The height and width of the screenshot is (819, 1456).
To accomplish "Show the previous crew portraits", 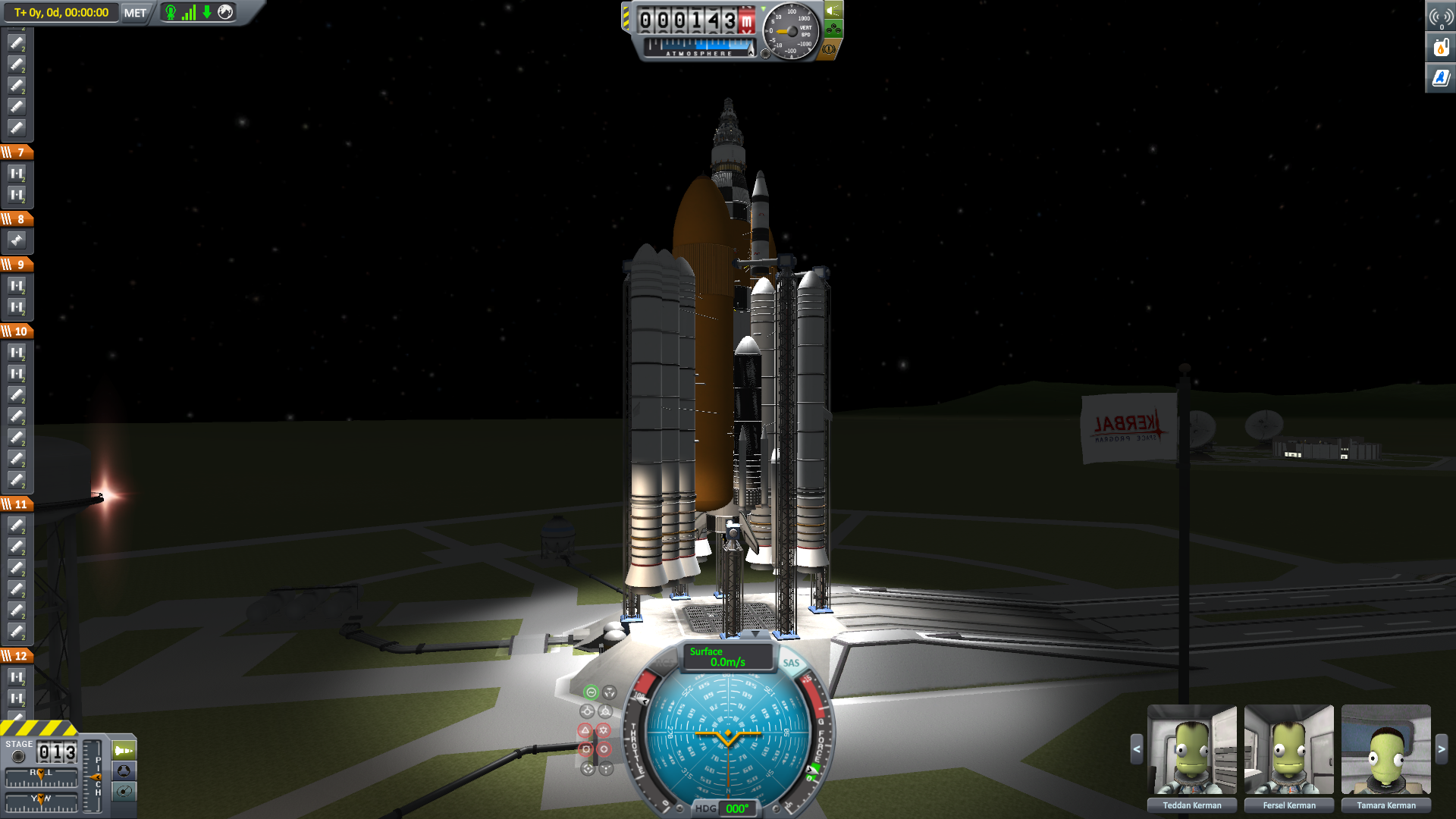I will 1136,749.
